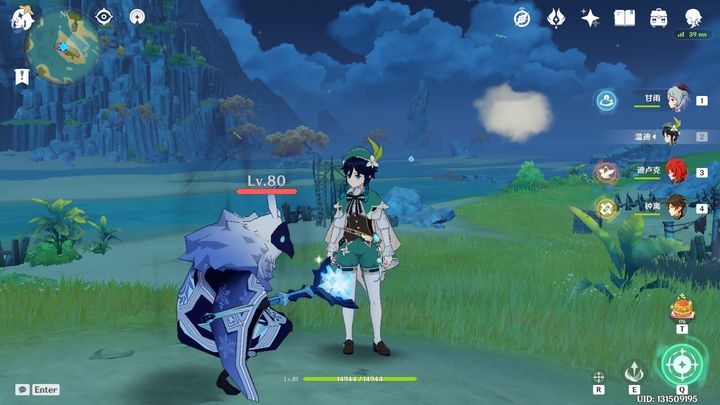Toggle the elemental sight eye icon
Viewport: 720px width, 405px height.
[x=104, y=17]
